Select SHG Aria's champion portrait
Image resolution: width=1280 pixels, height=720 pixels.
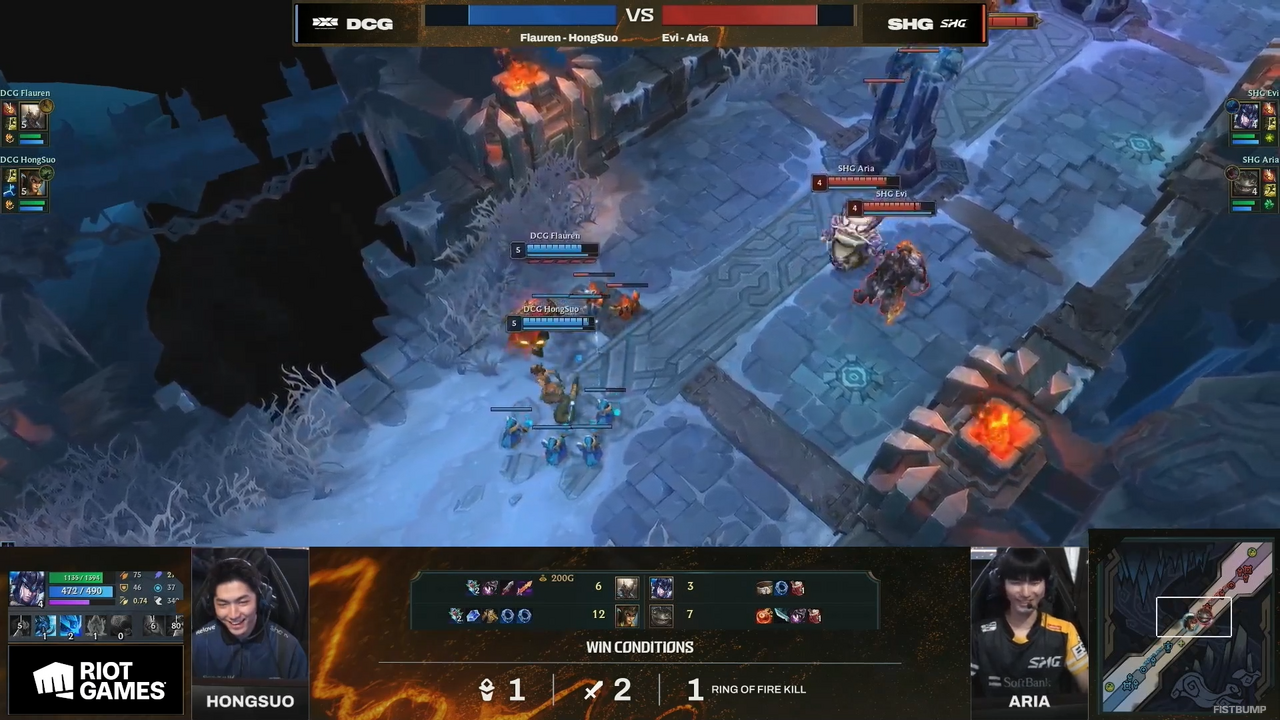pyautogui.click(x=1246, y=183)
